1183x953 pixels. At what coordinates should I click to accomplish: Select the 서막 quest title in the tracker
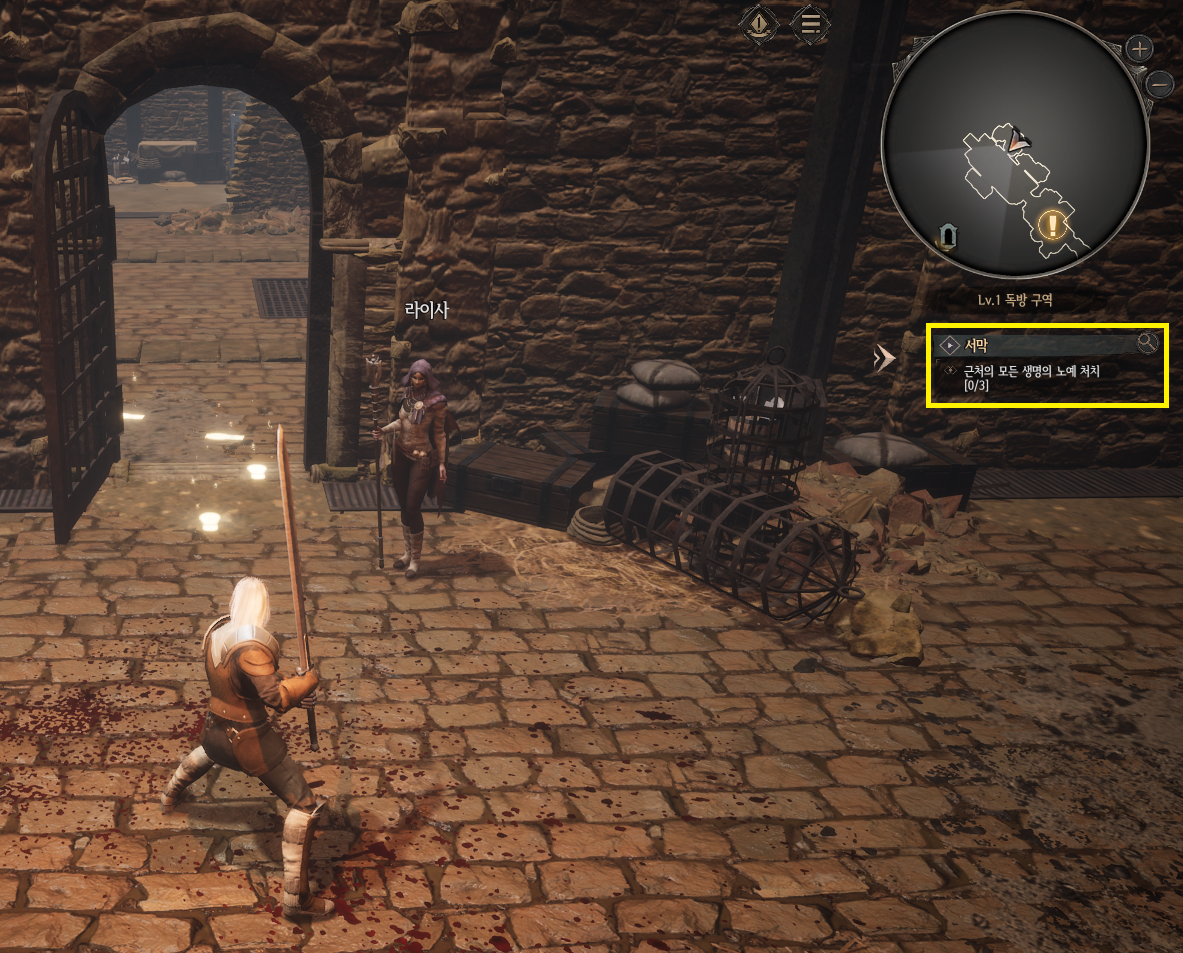pos(977,346)
